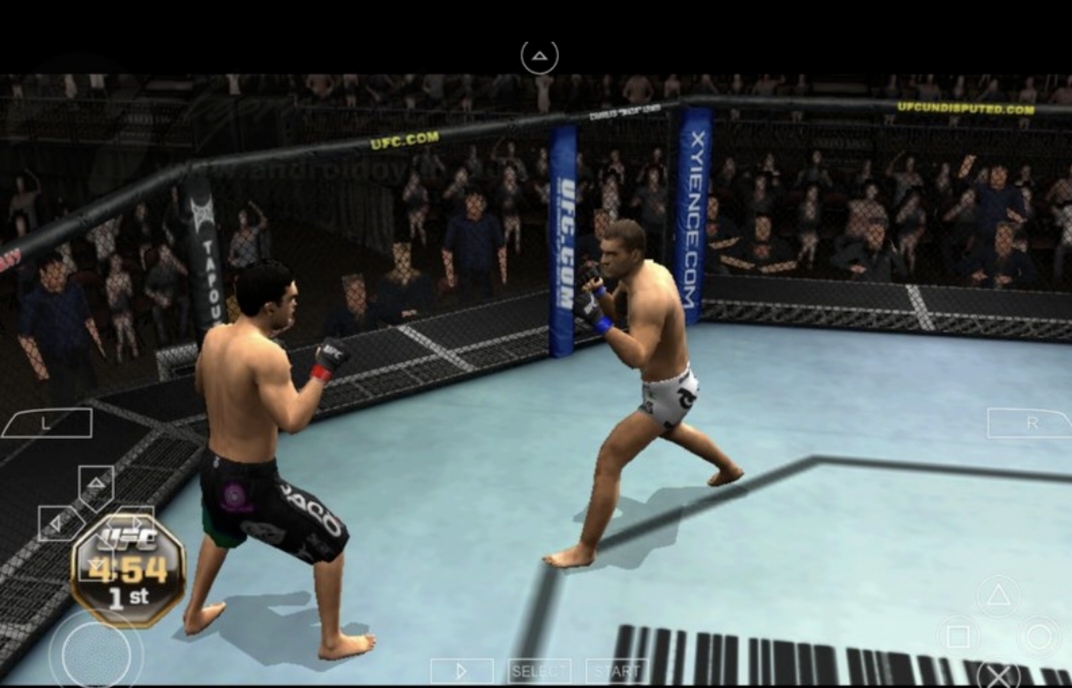The width and height of the screenshot is (1072, 688).
Task: Tap the cross face button
Action: coord(998,673)
